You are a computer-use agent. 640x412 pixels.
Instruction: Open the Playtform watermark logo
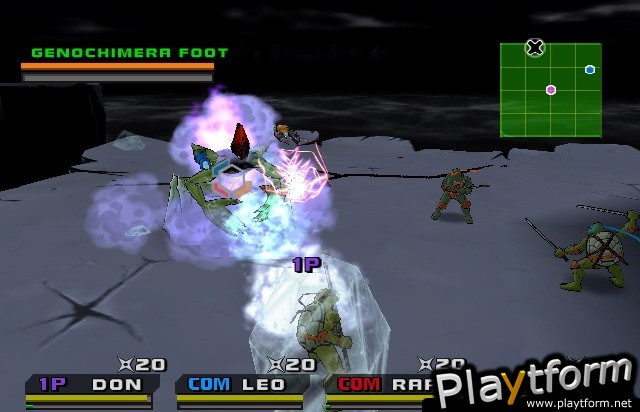click(x=536, y=388)
